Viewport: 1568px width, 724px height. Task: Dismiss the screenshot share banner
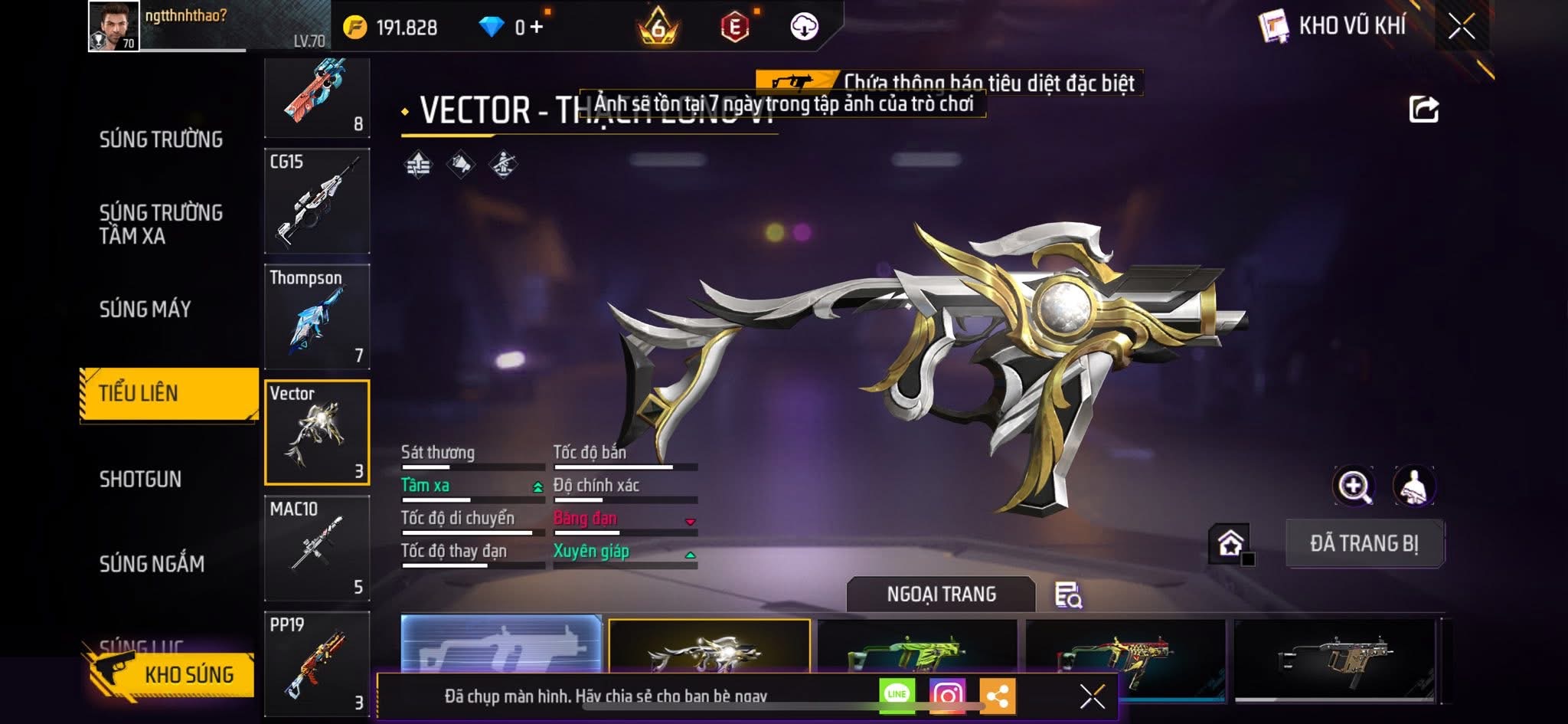point(1092,696)
